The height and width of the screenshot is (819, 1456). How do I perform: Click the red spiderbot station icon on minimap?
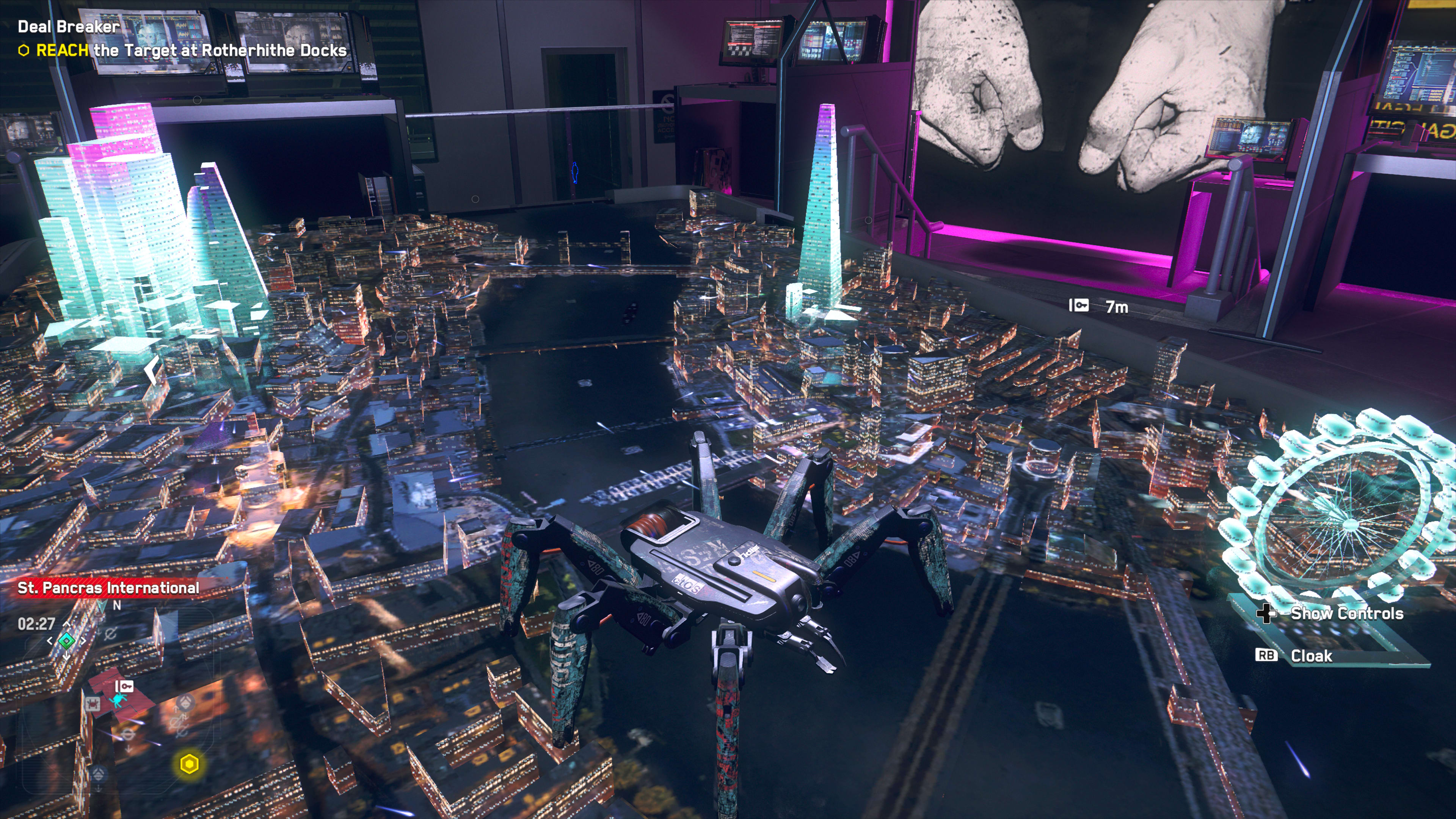point(92,704)
